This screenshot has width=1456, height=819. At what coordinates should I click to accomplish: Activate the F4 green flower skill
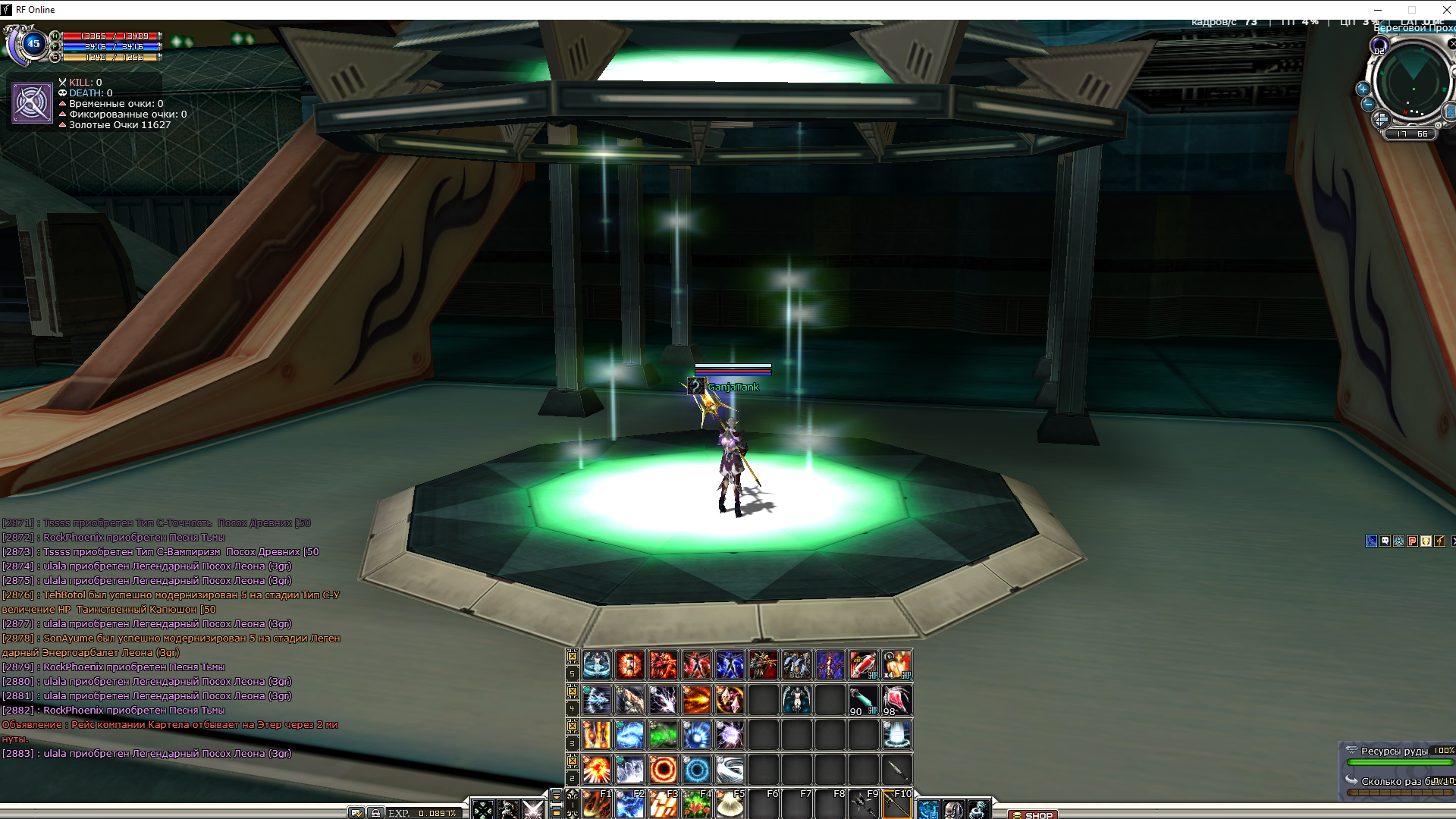point(697,804)
